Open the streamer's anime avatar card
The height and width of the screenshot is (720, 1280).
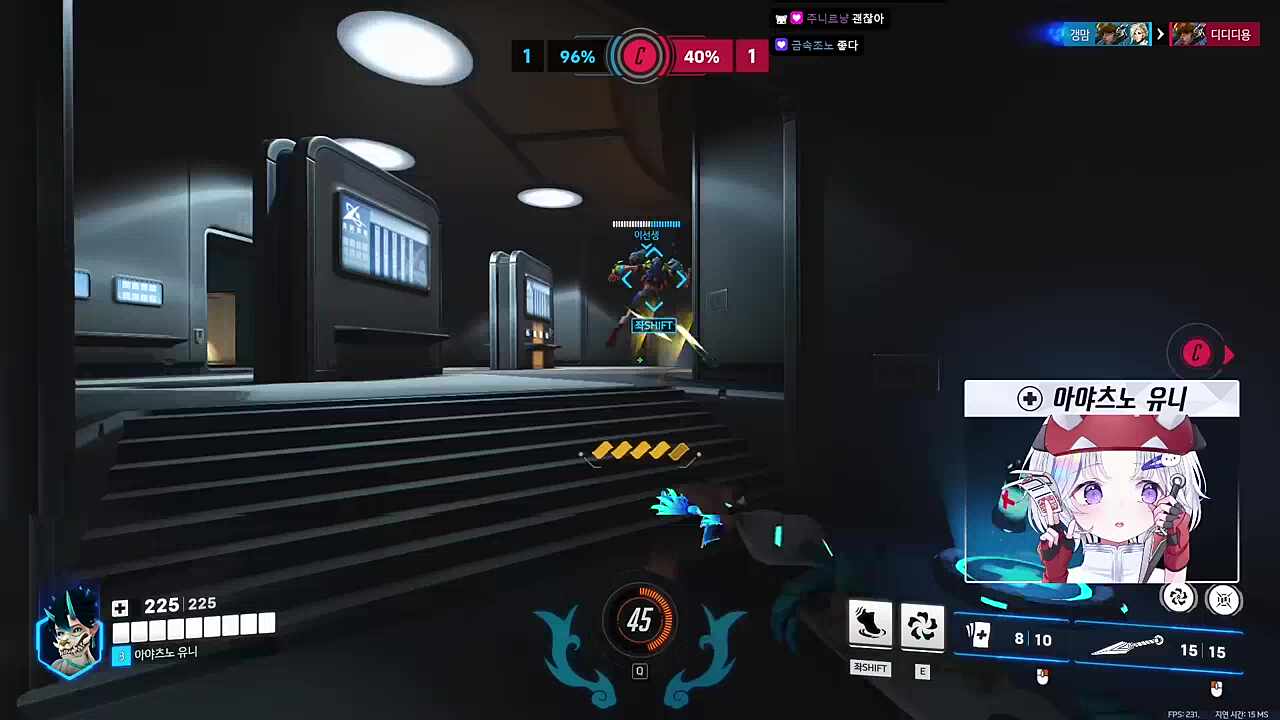point(1101,482)
